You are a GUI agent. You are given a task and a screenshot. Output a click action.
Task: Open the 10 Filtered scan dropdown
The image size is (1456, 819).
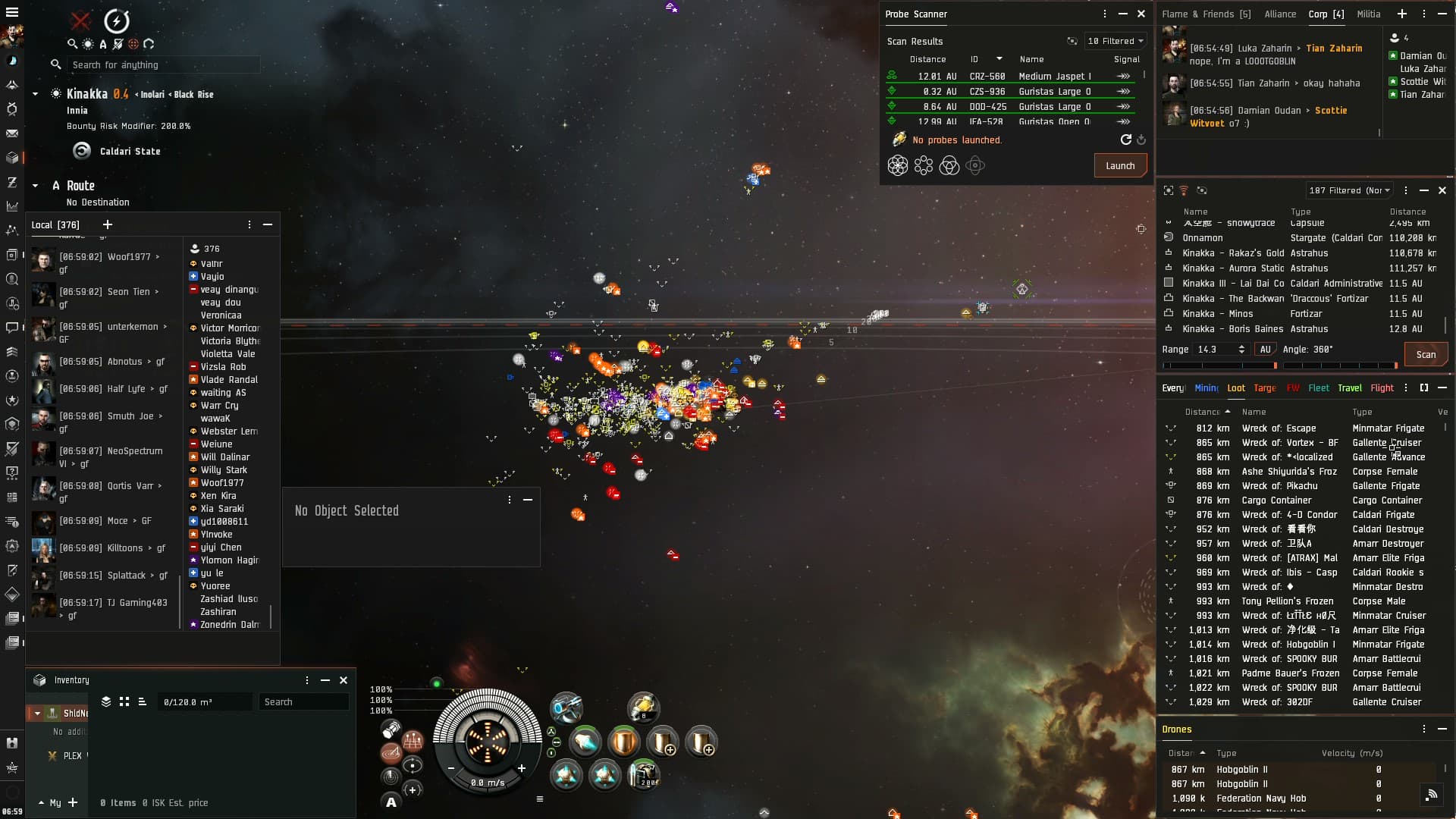pyautogui.click(x=1115, y=41)
